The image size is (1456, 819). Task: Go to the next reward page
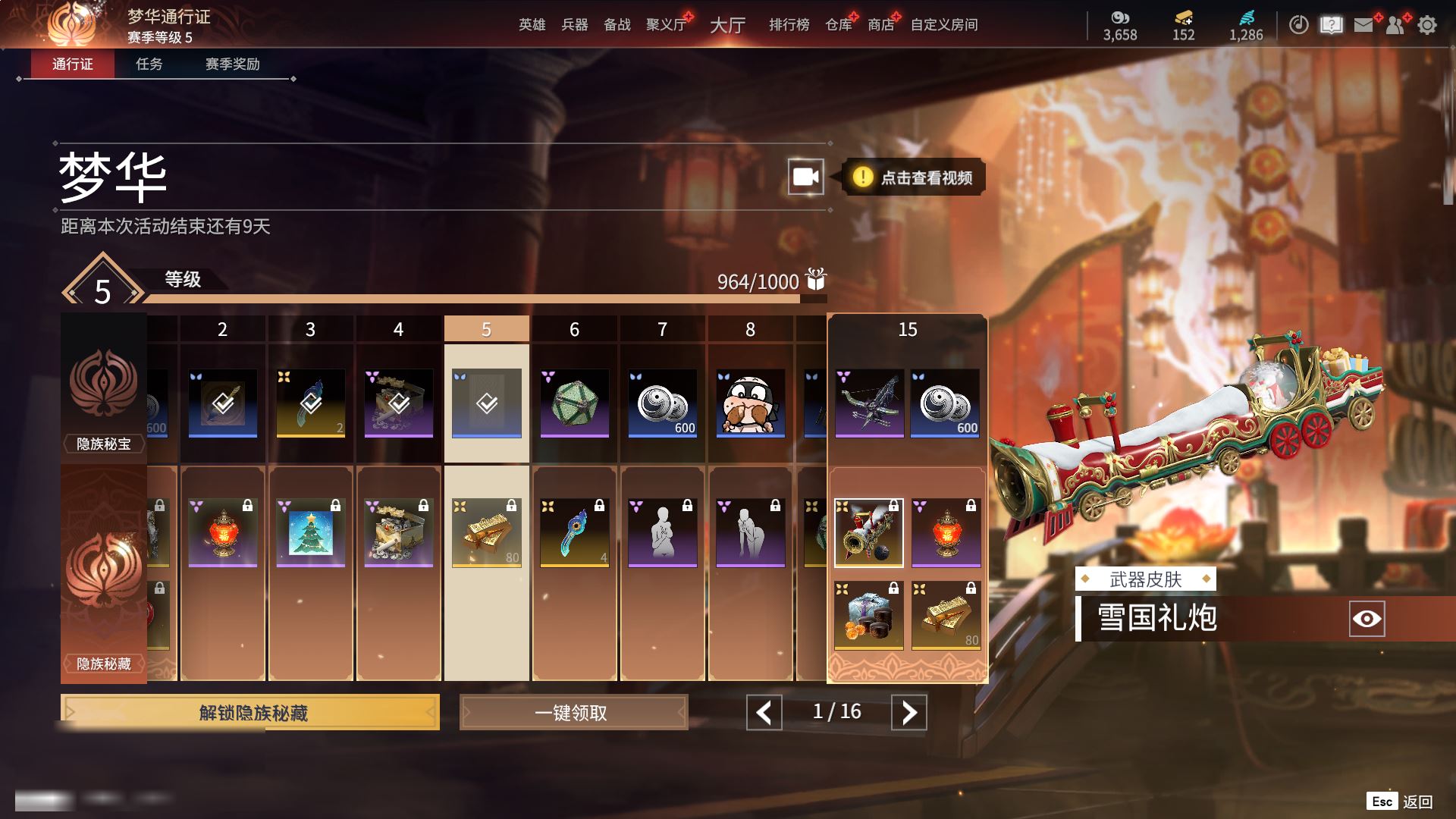(908, 713)
